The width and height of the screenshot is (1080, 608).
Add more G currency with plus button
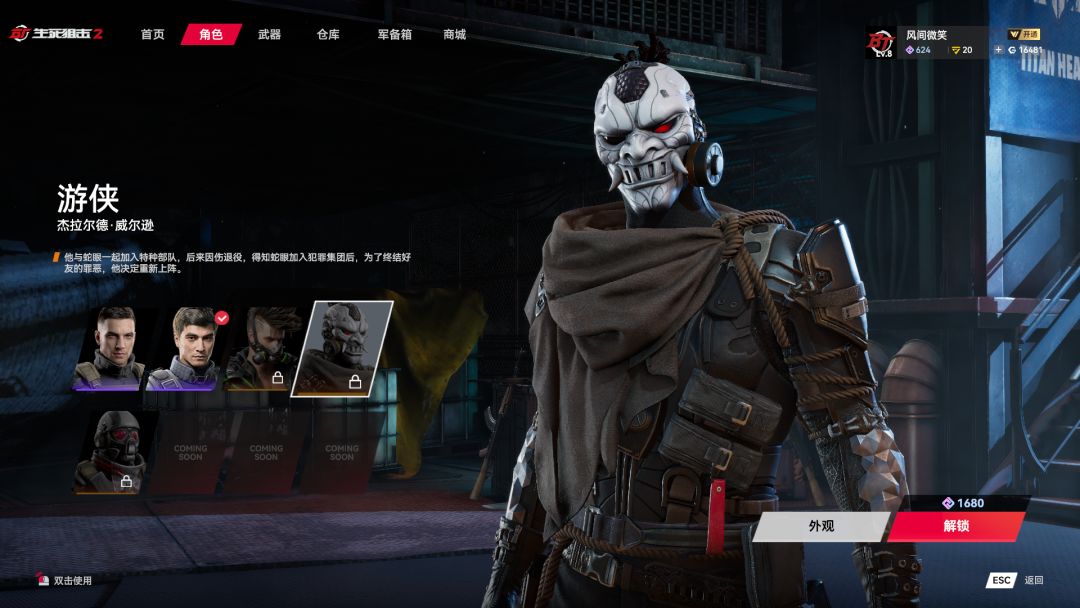point(998,50)
